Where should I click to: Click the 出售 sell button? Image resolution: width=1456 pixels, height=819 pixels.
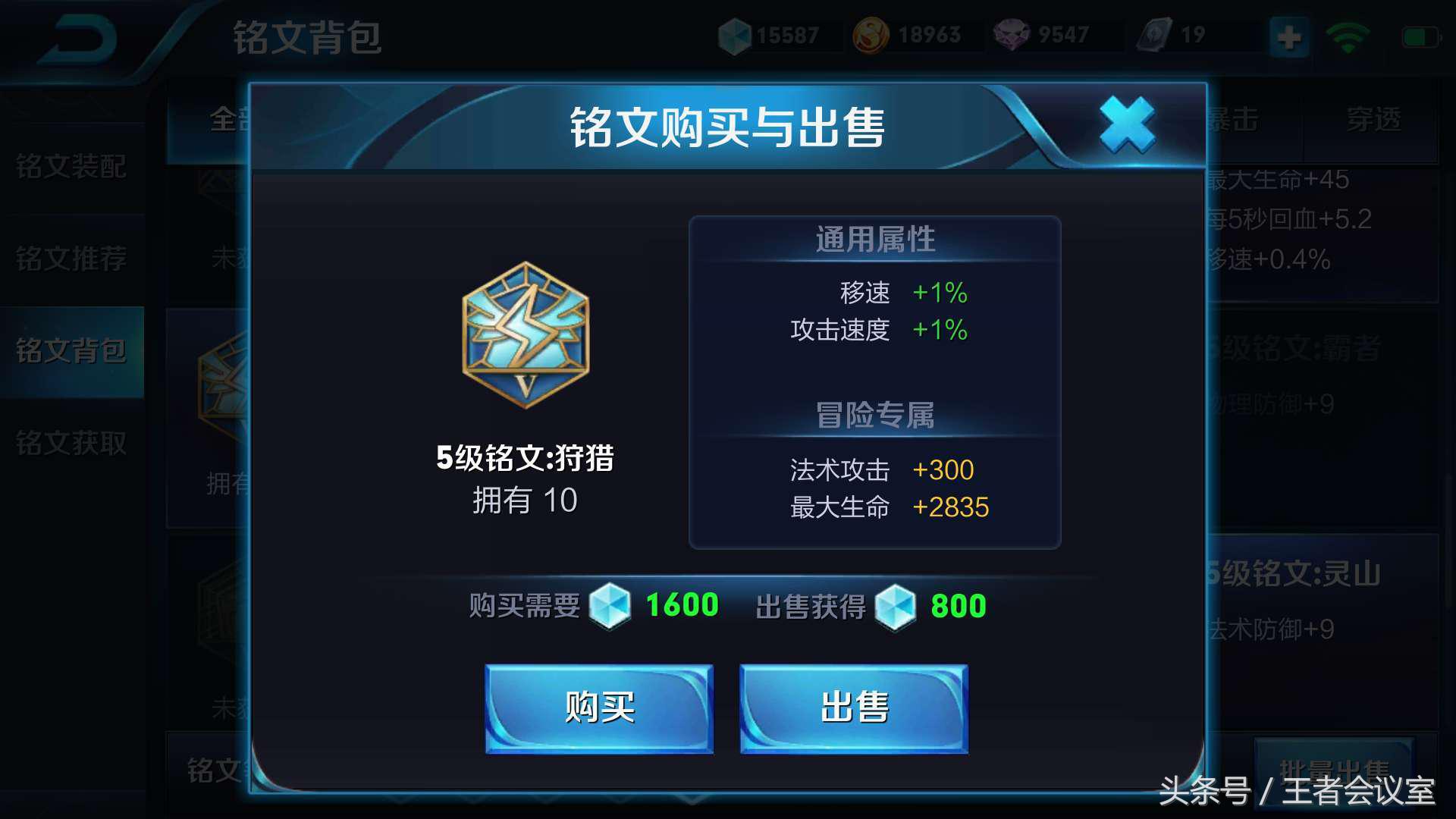pos(853,709)
